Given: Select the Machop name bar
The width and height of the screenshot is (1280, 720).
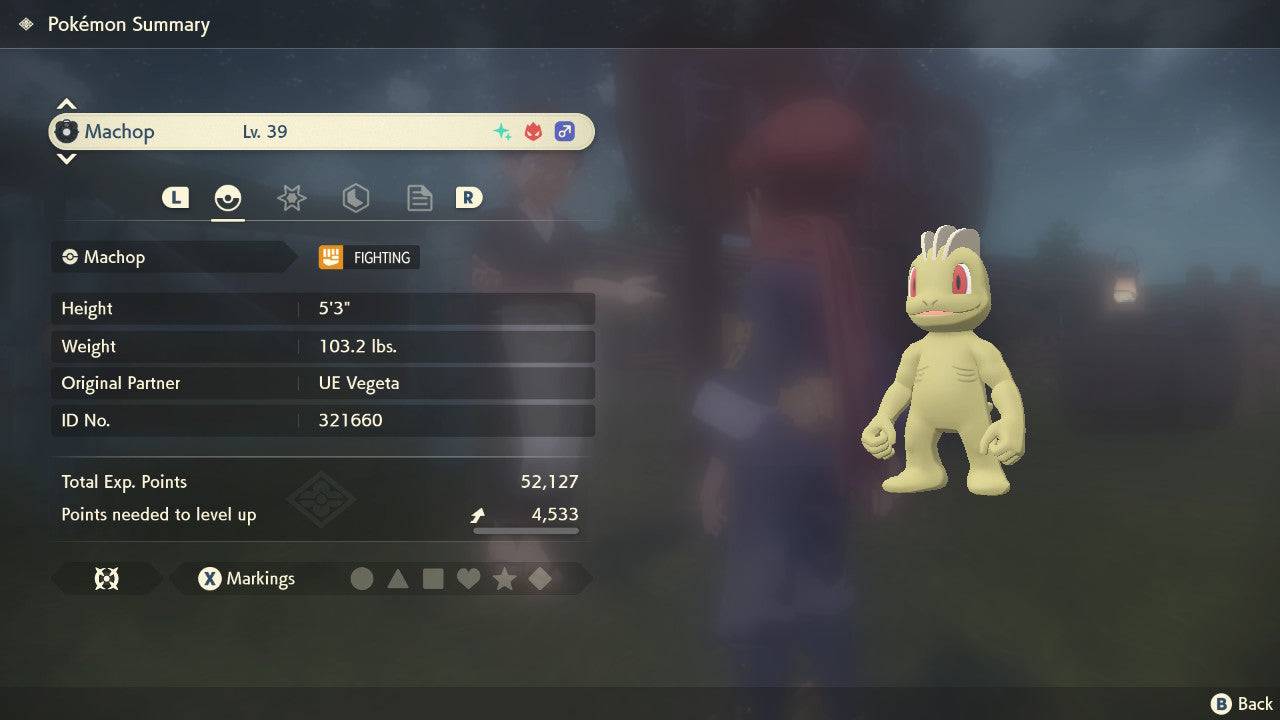Looking at the screenshot, I should coord(321,131).
